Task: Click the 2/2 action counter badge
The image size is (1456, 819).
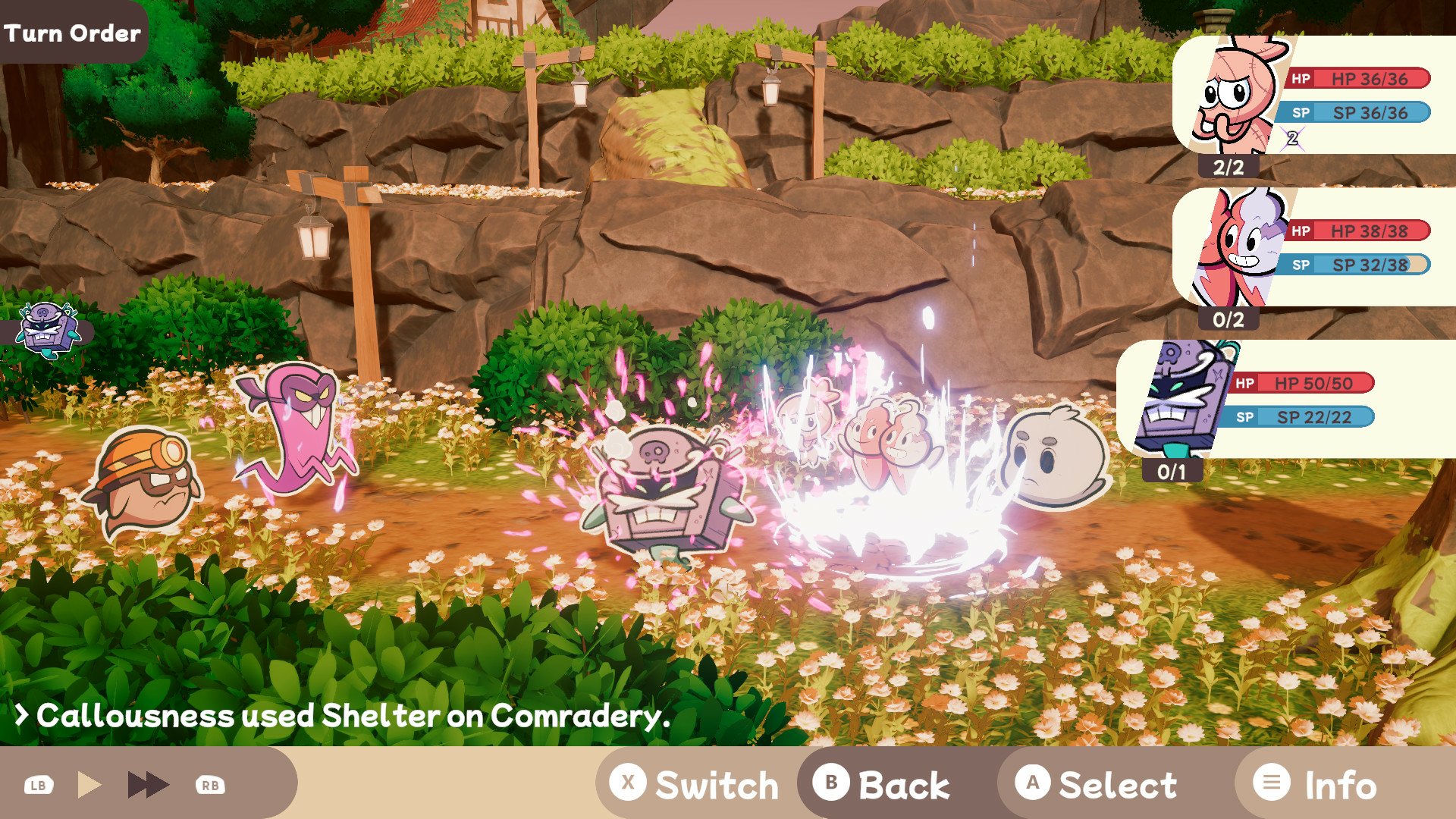Action: (1228, 168)
